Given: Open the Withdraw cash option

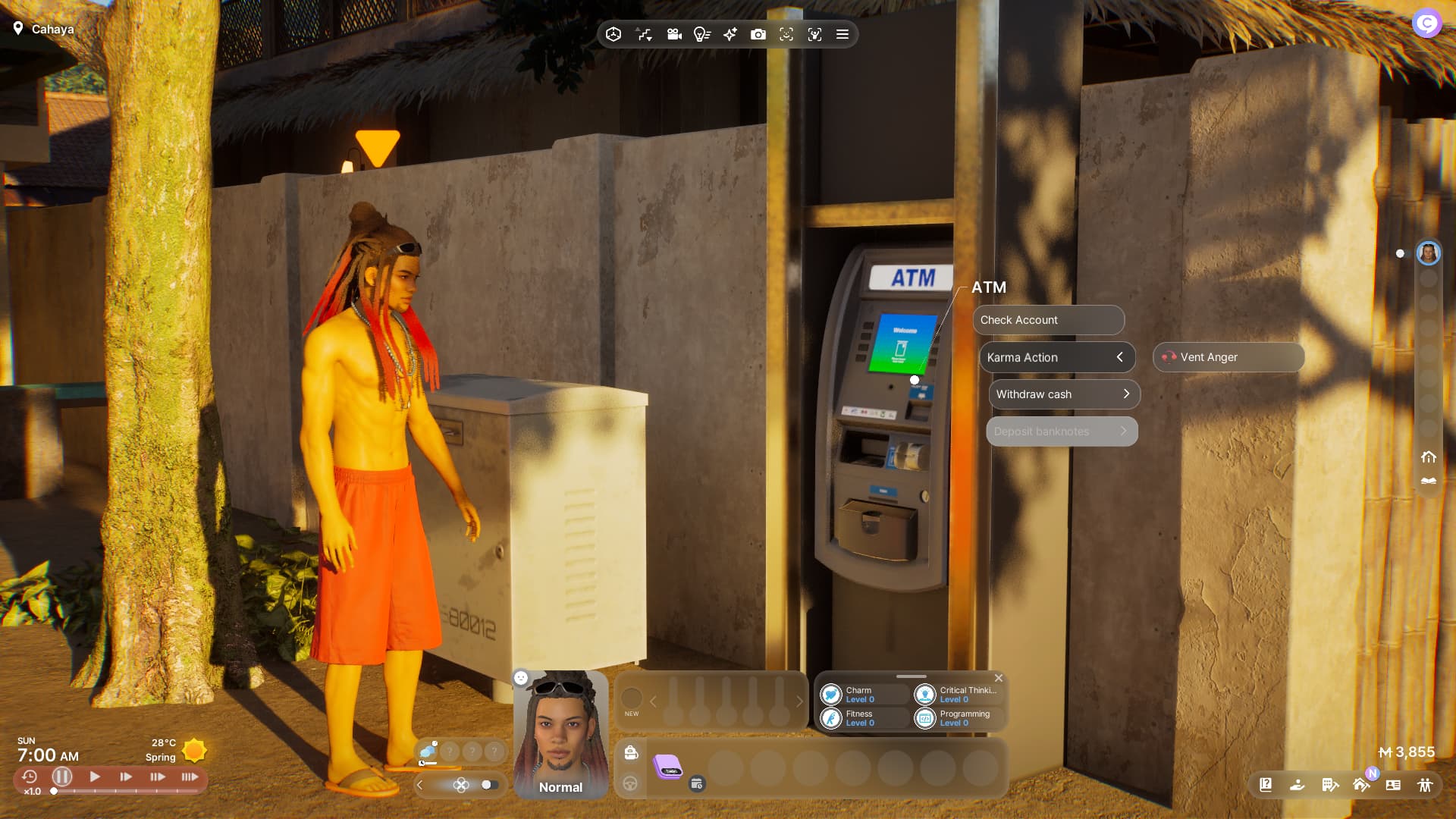Looking at the screenshot, I should pos(1063,394).
